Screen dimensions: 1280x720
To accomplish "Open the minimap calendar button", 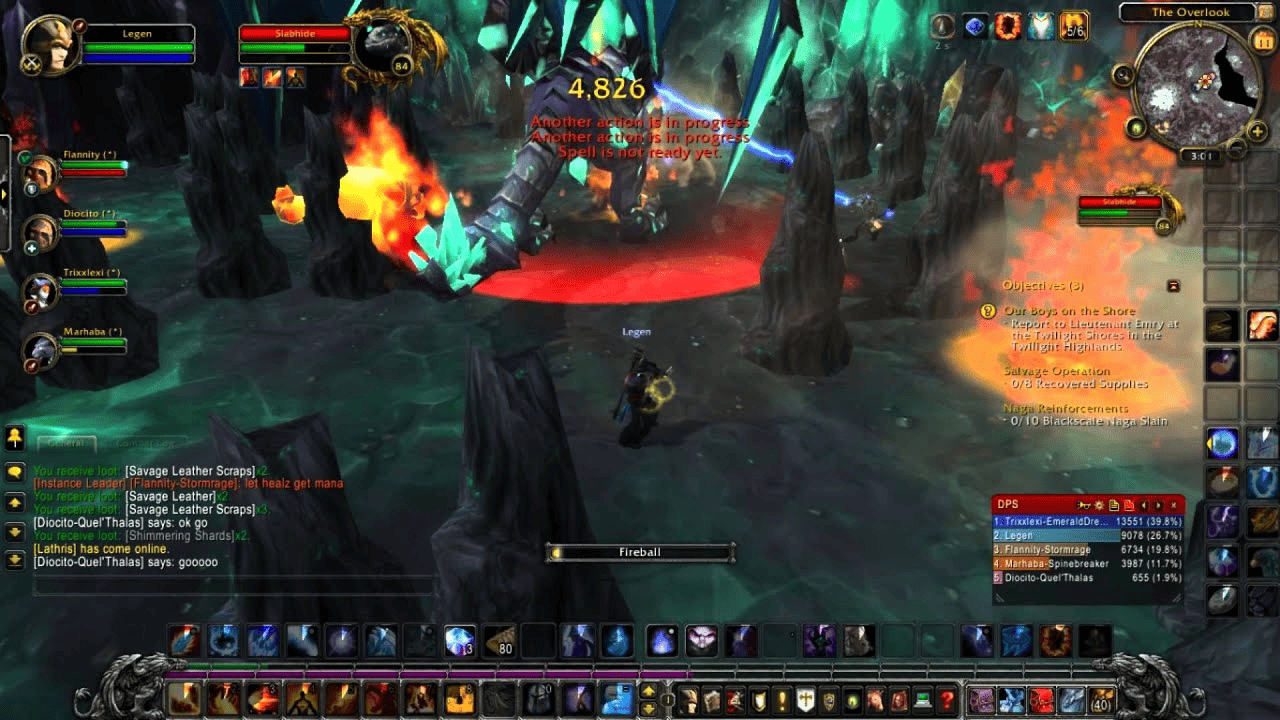I will point(1261,41).
